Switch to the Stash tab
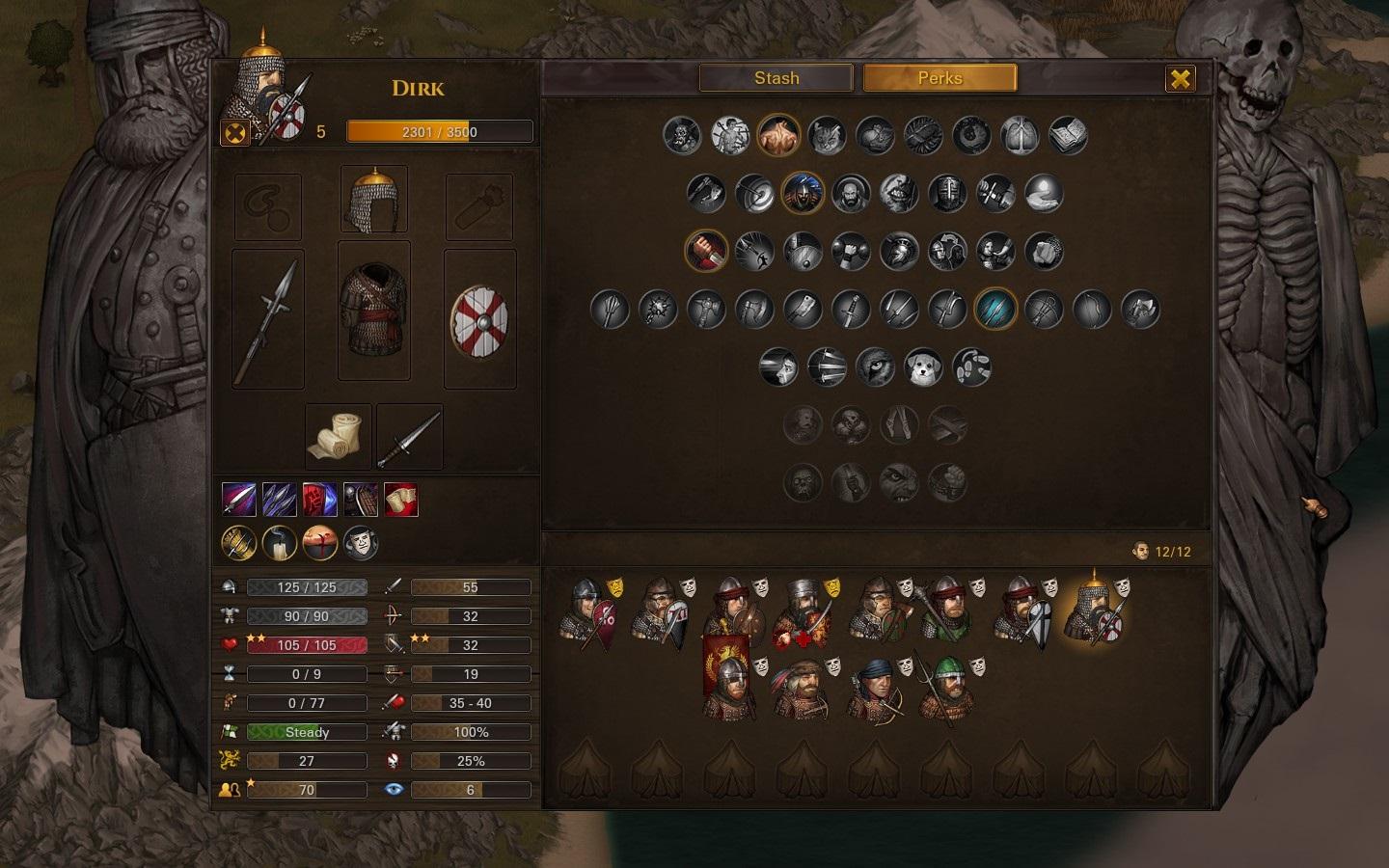 pos(776,78)
